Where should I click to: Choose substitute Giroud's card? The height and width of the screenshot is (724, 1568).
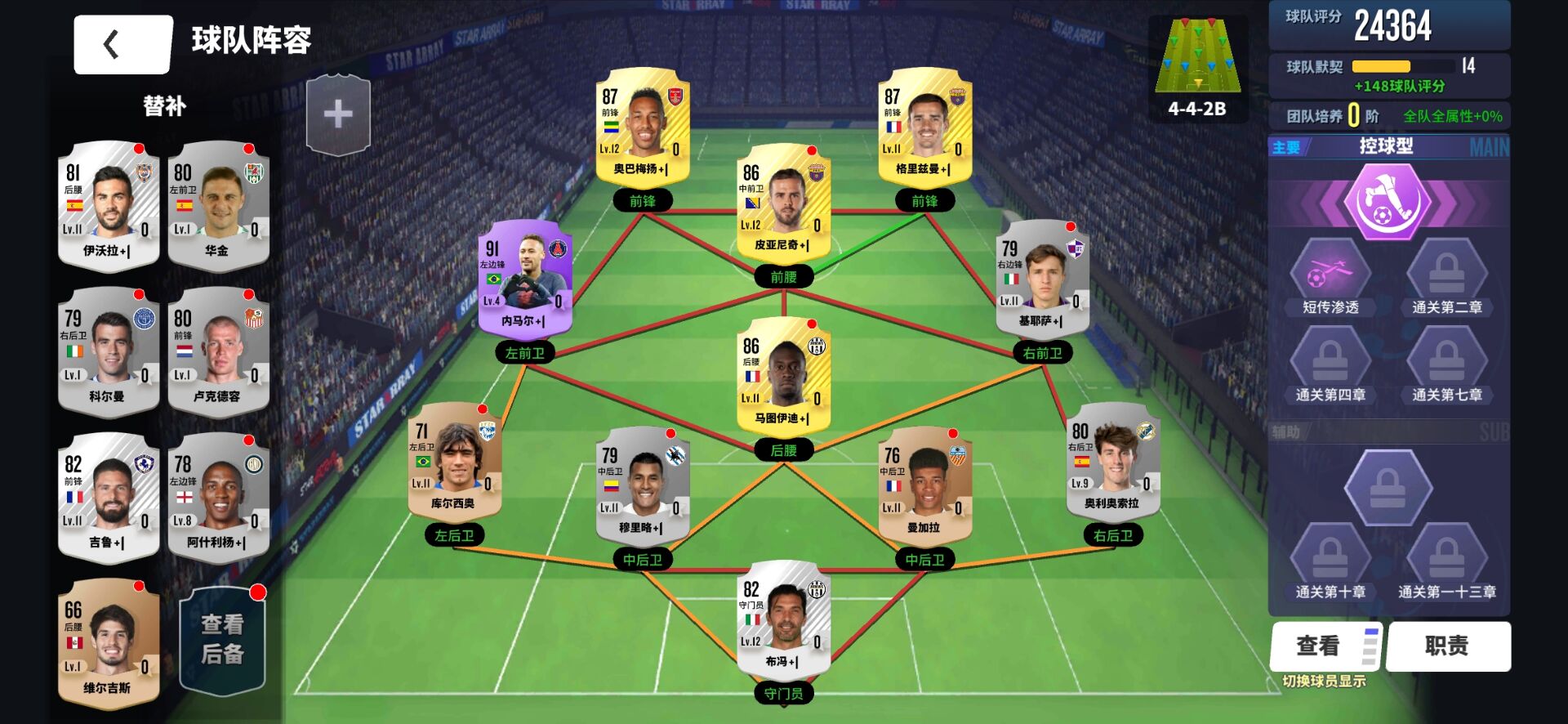109,498
